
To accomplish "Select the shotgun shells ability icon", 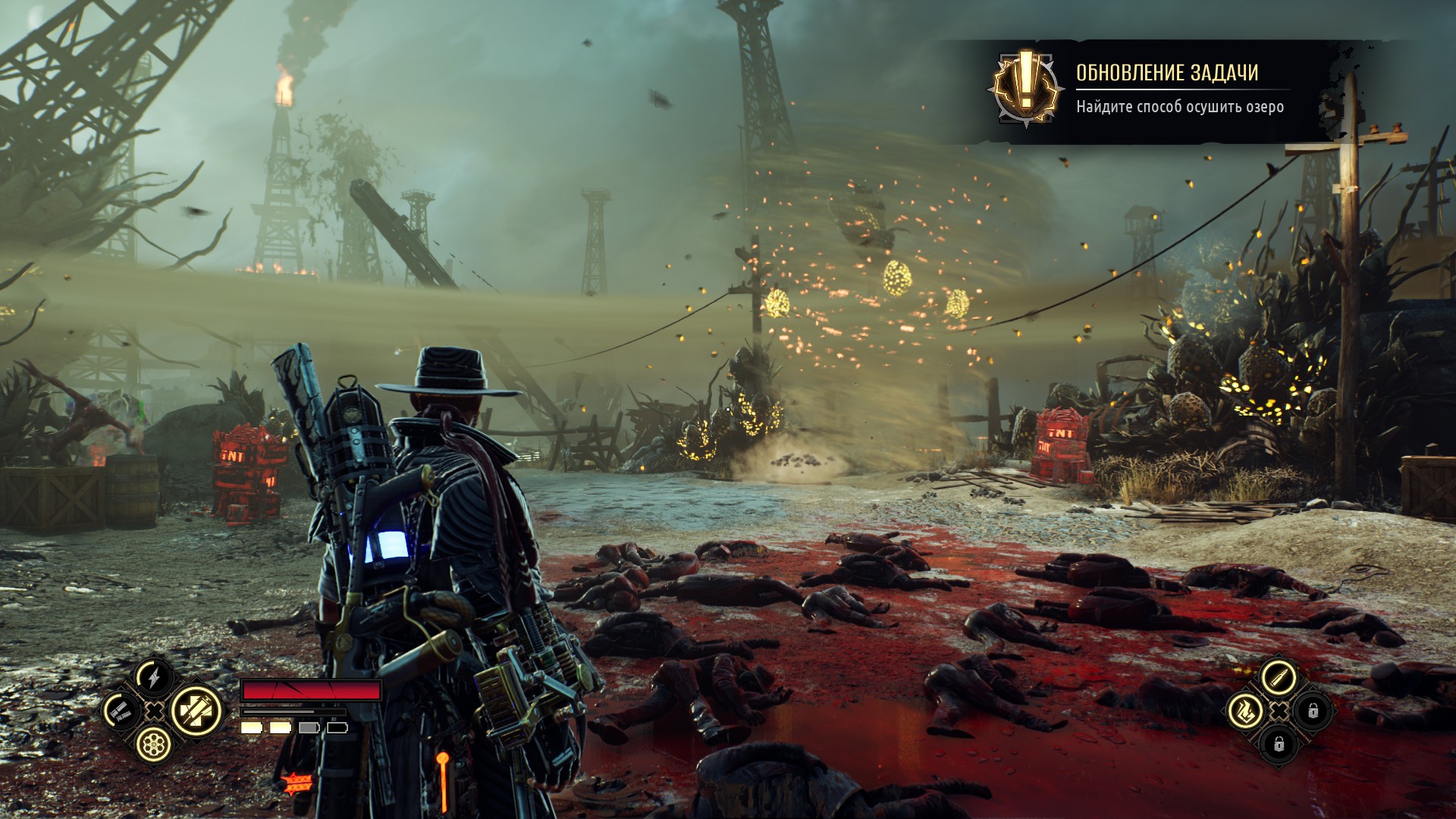I will coord(121,711).
